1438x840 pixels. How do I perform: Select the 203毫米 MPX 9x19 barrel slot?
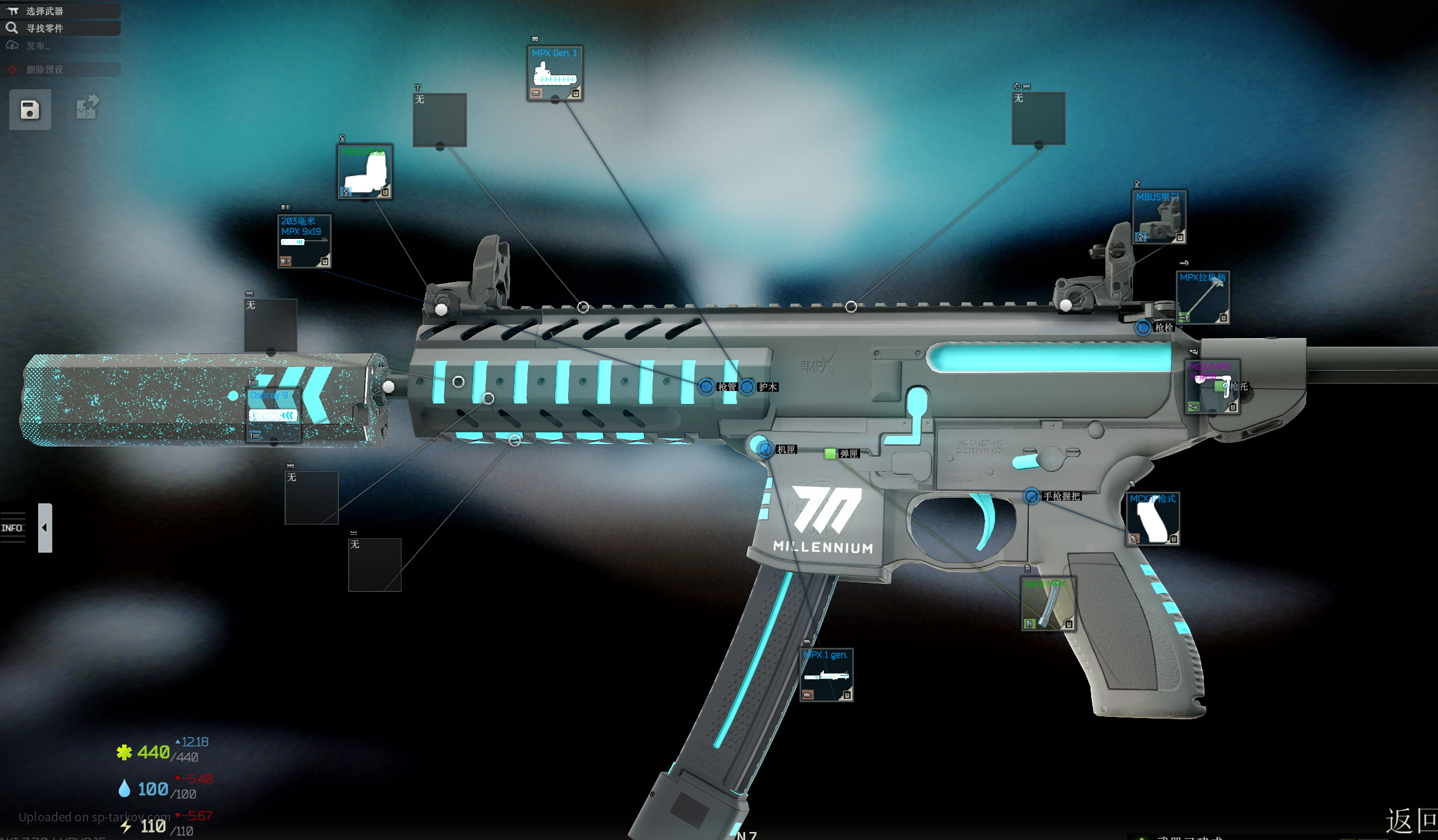point(304,241)
